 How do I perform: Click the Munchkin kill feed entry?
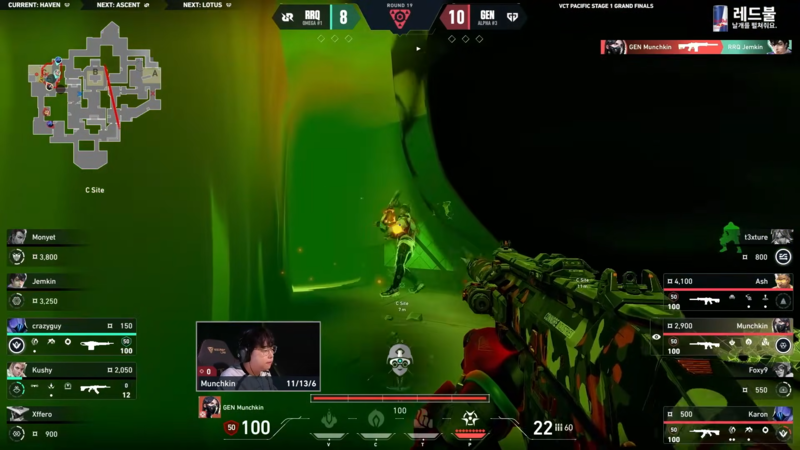coord(694,47)
